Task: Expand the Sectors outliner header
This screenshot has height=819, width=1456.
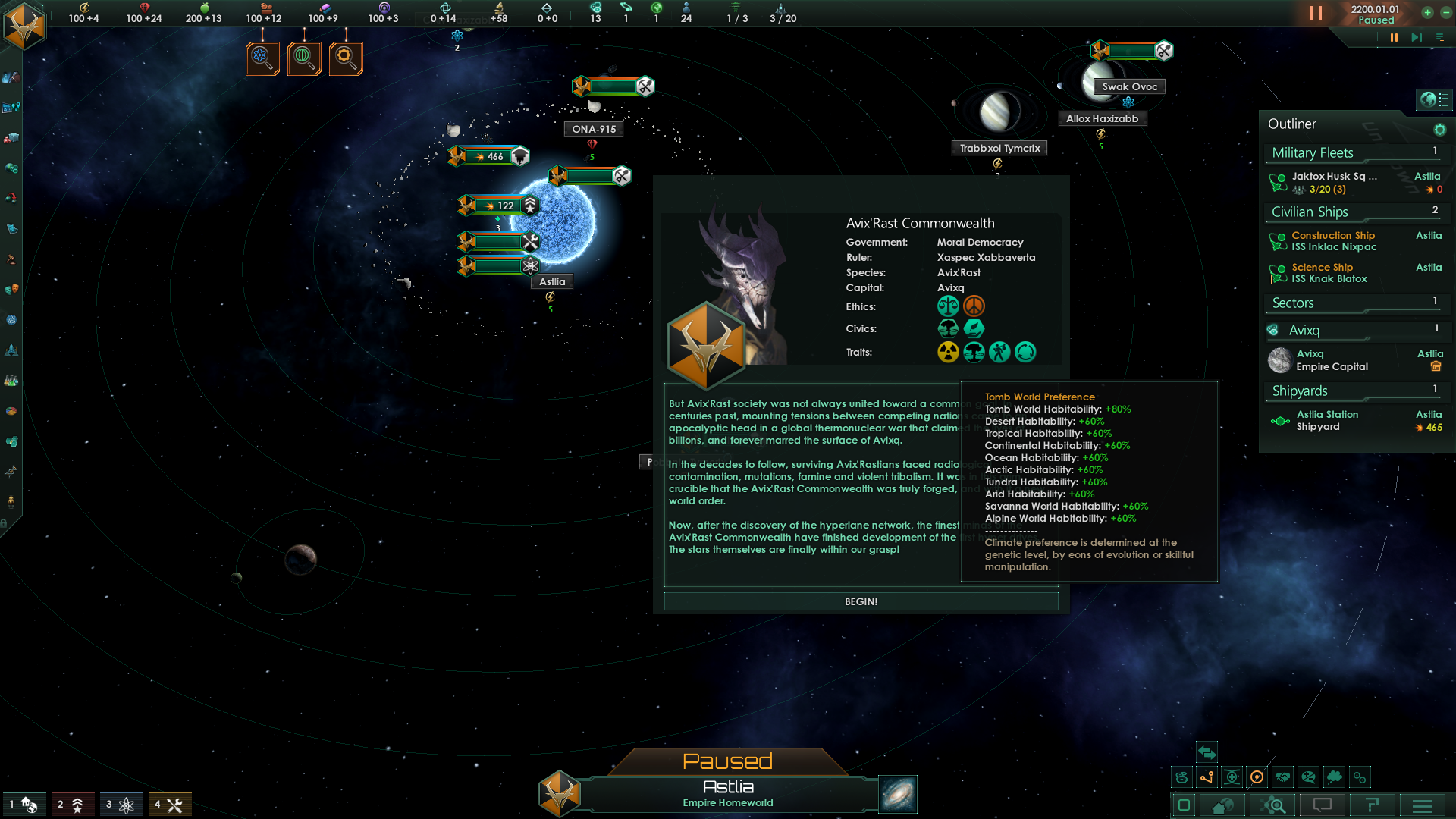Action: coord(1354,303)
